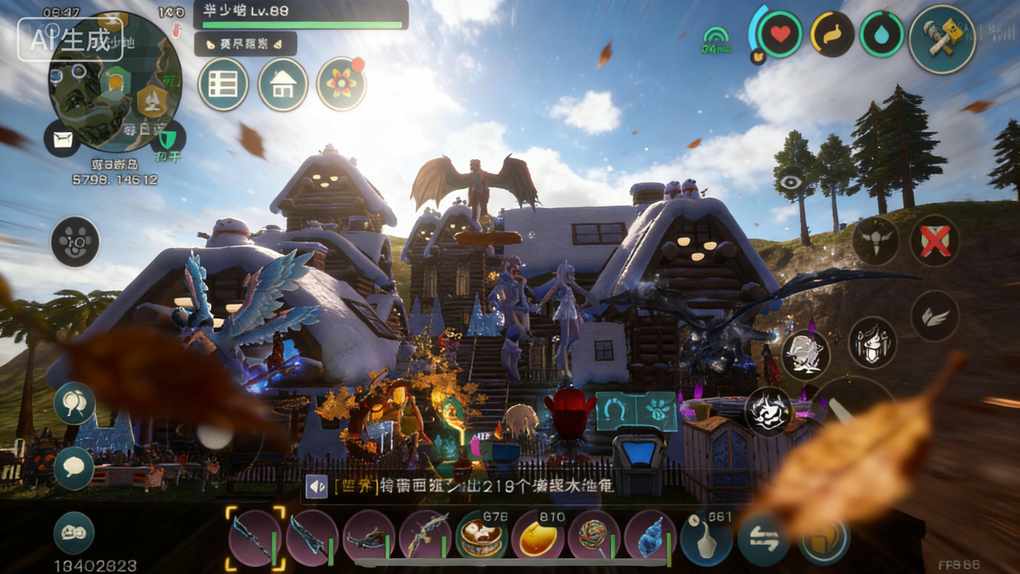Open the mail envelope icon
Image resolution: width=1020 pixels, height=574 pixels.
(62, 138)
